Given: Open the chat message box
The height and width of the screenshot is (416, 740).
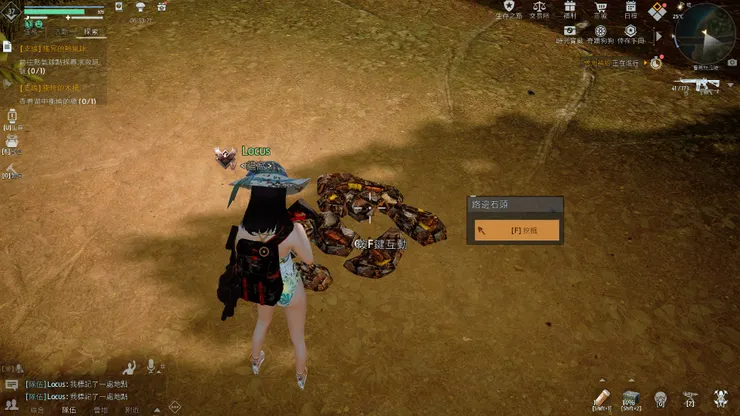Looking at the screenshot, I should point(11,384).
